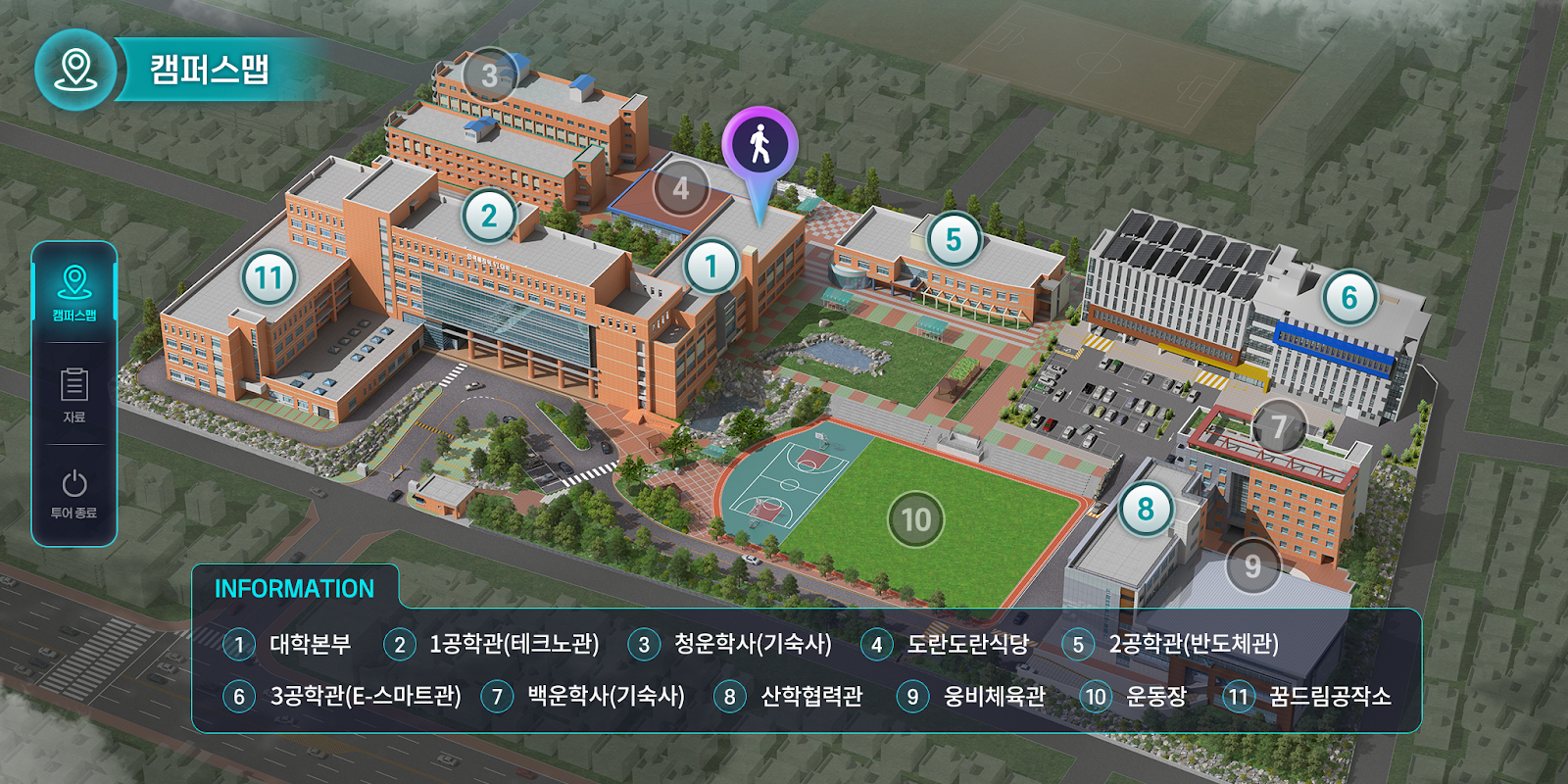Select the 캠퍼스맵 sidebar tab
1568x784 pixels.
[74, 293]
